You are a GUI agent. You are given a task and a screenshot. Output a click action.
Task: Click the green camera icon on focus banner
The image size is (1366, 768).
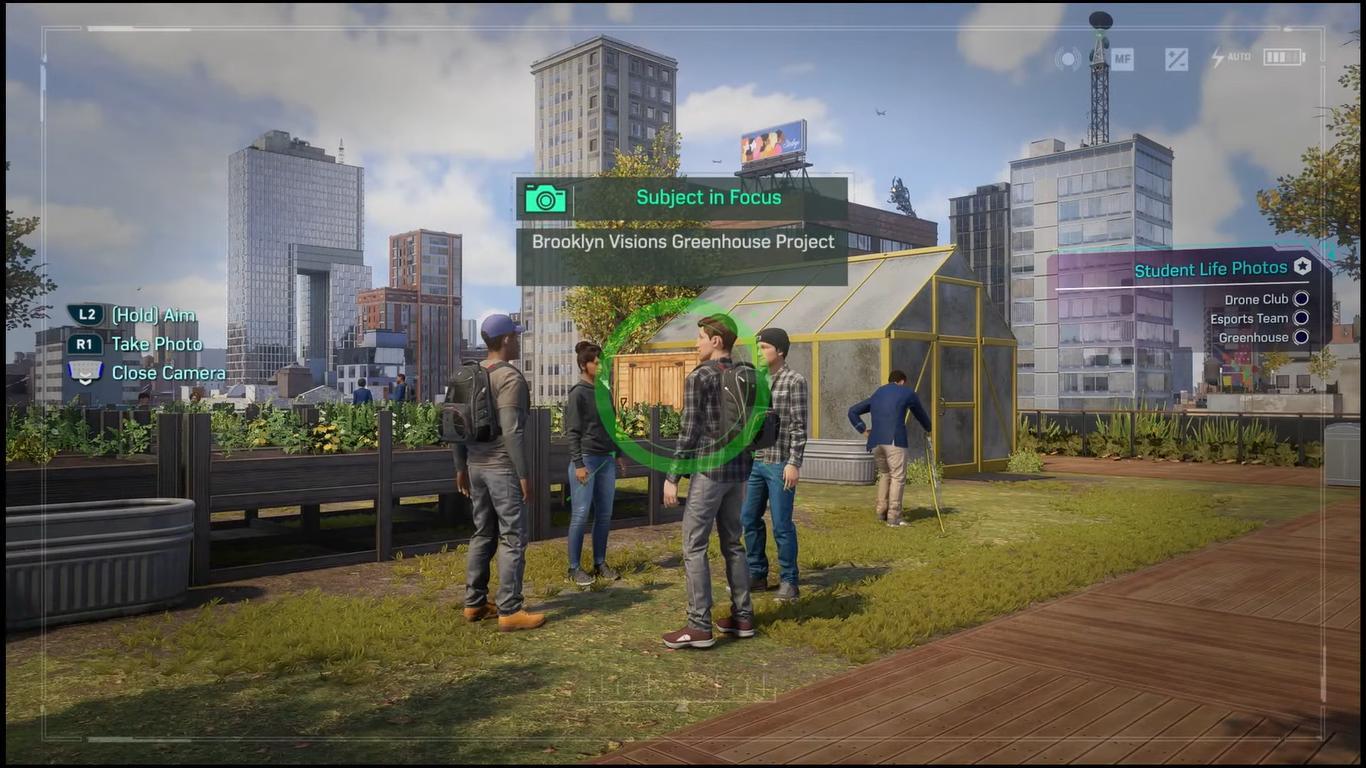[x=546, y=198]
